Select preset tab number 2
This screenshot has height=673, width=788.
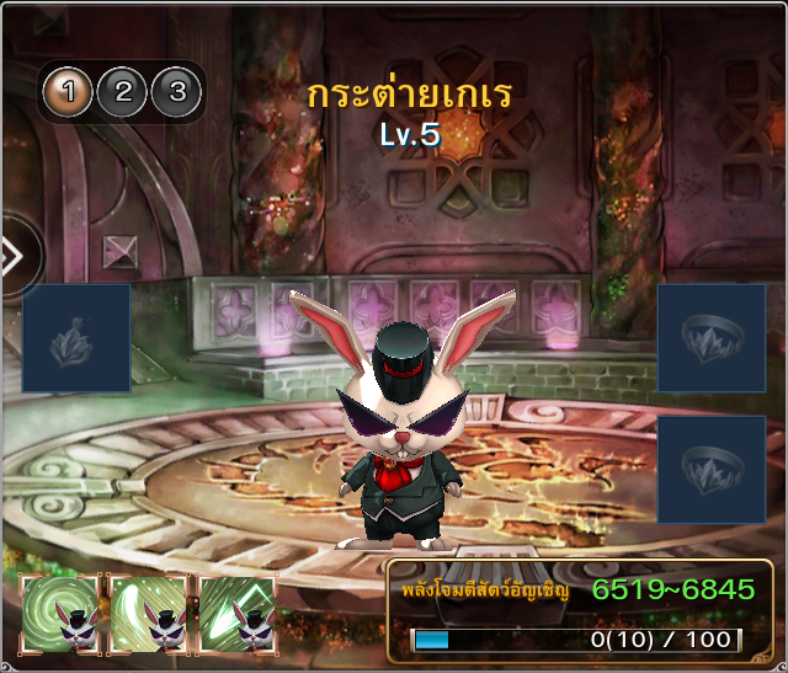pos(123,93)
